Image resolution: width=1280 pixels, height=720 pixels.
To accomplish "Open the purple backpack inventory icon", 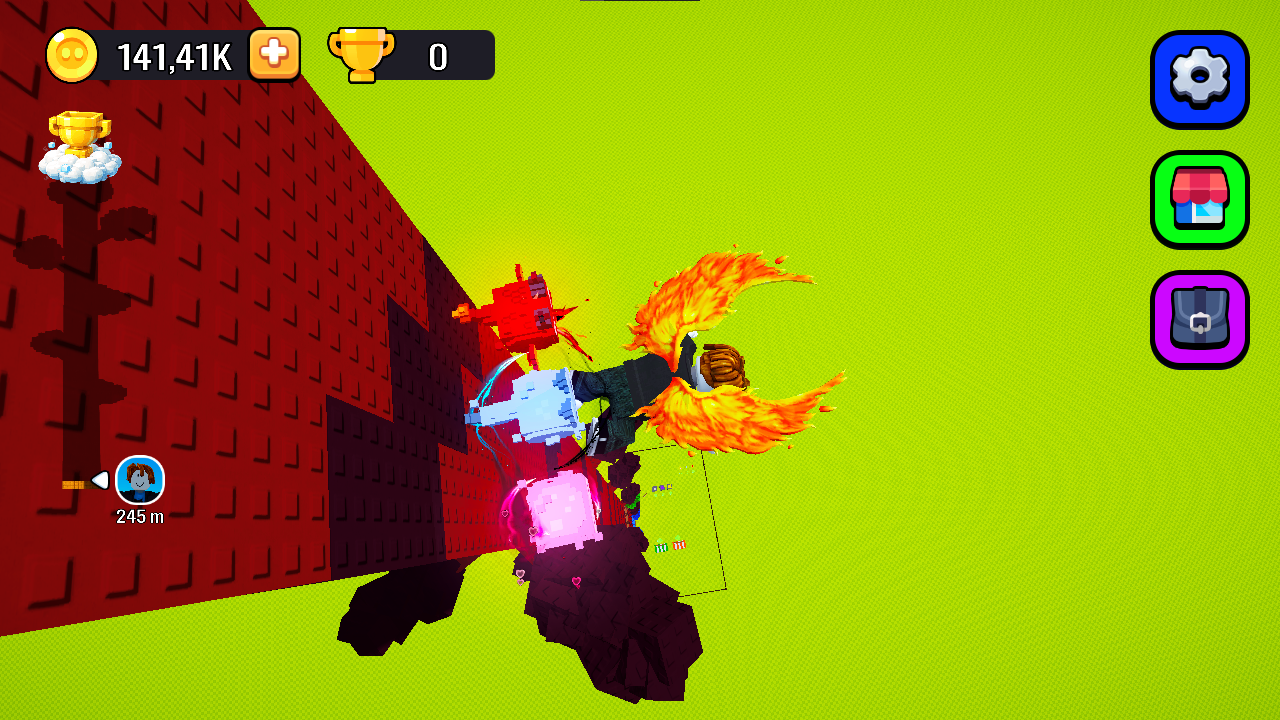I will point(1200,320).
